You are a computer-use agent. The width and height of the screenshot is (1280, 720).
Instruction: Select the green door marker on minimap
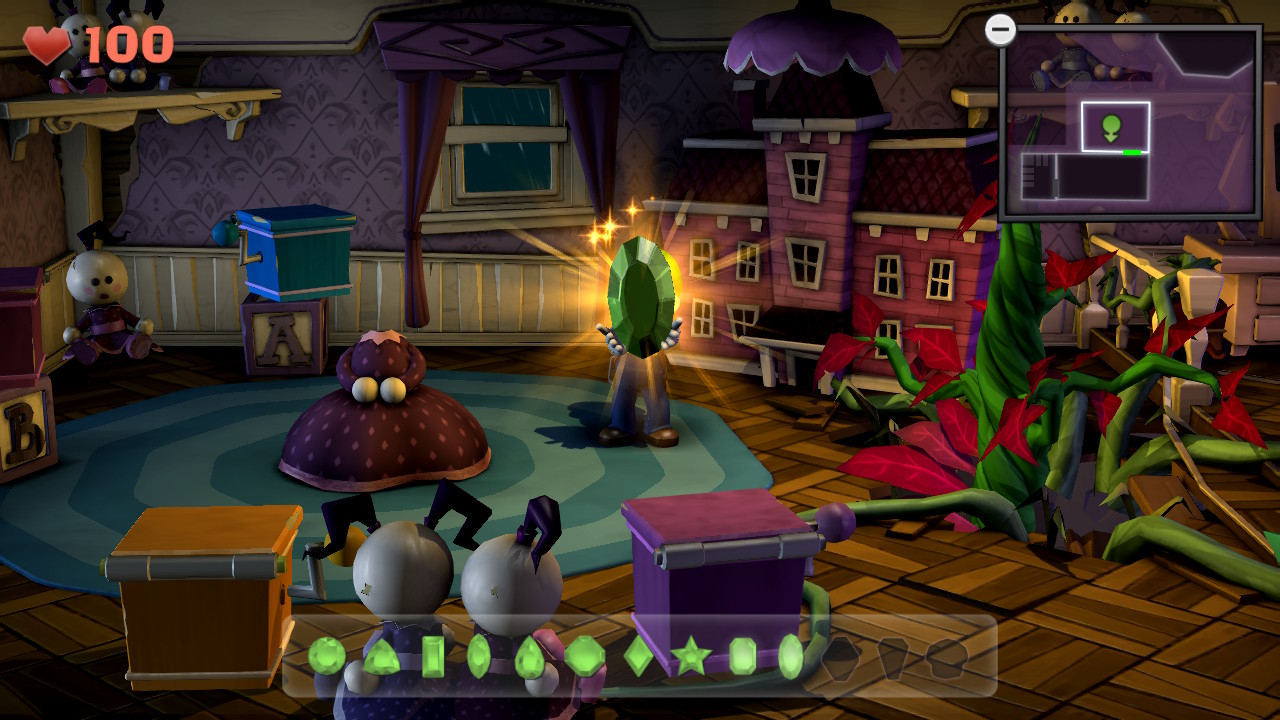(x=1132, y=152)
